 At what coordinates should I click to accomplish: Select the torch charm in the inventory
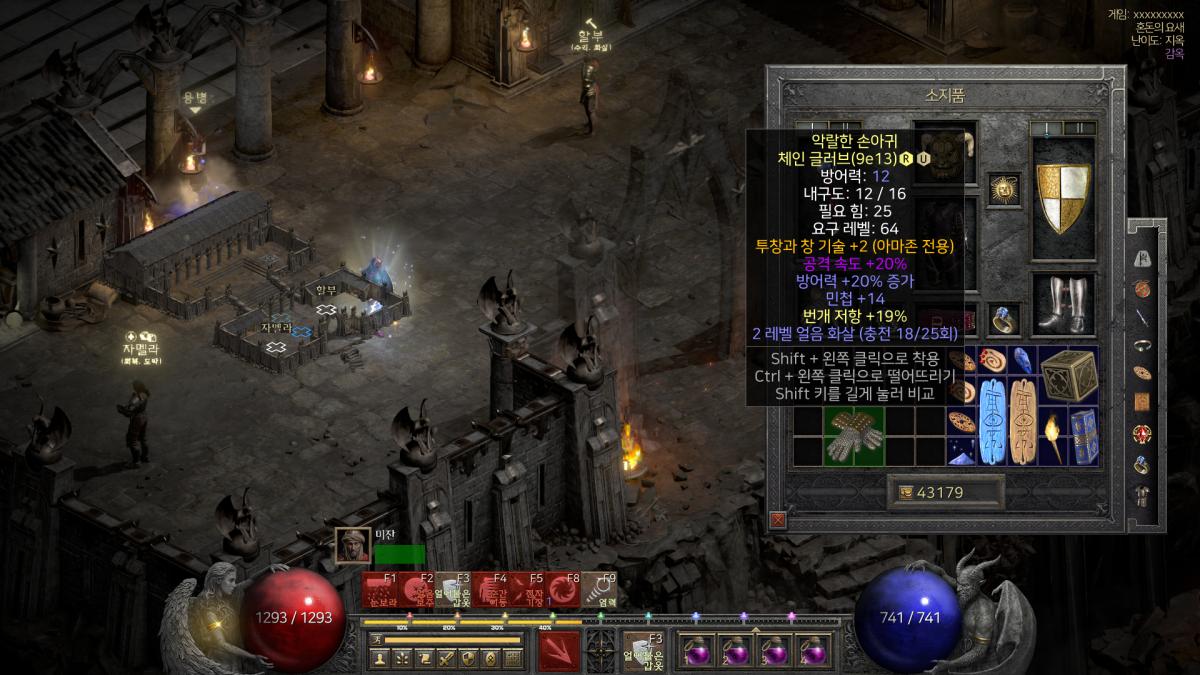1052,436
